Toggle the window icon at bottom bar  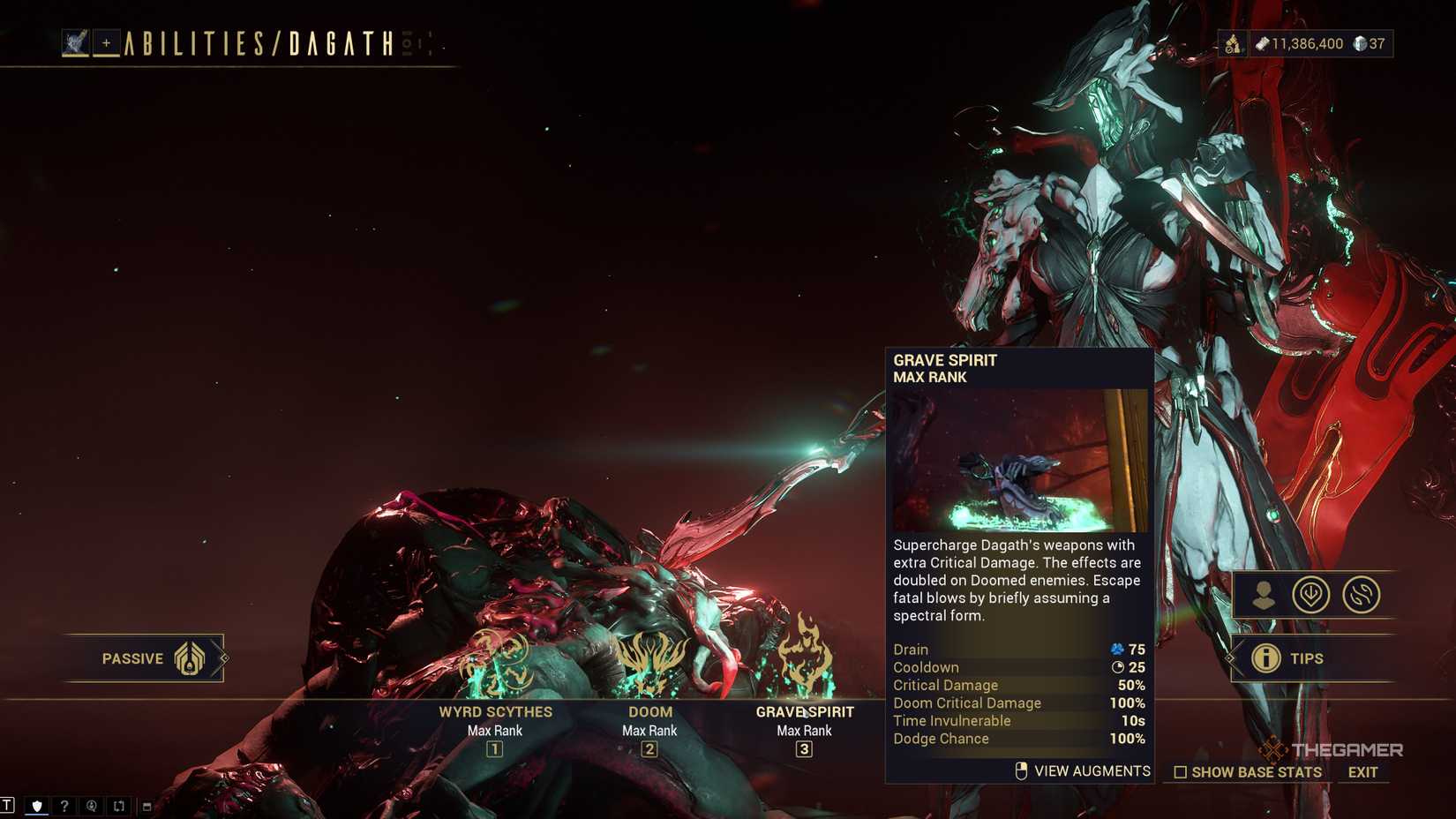point(145,805)
